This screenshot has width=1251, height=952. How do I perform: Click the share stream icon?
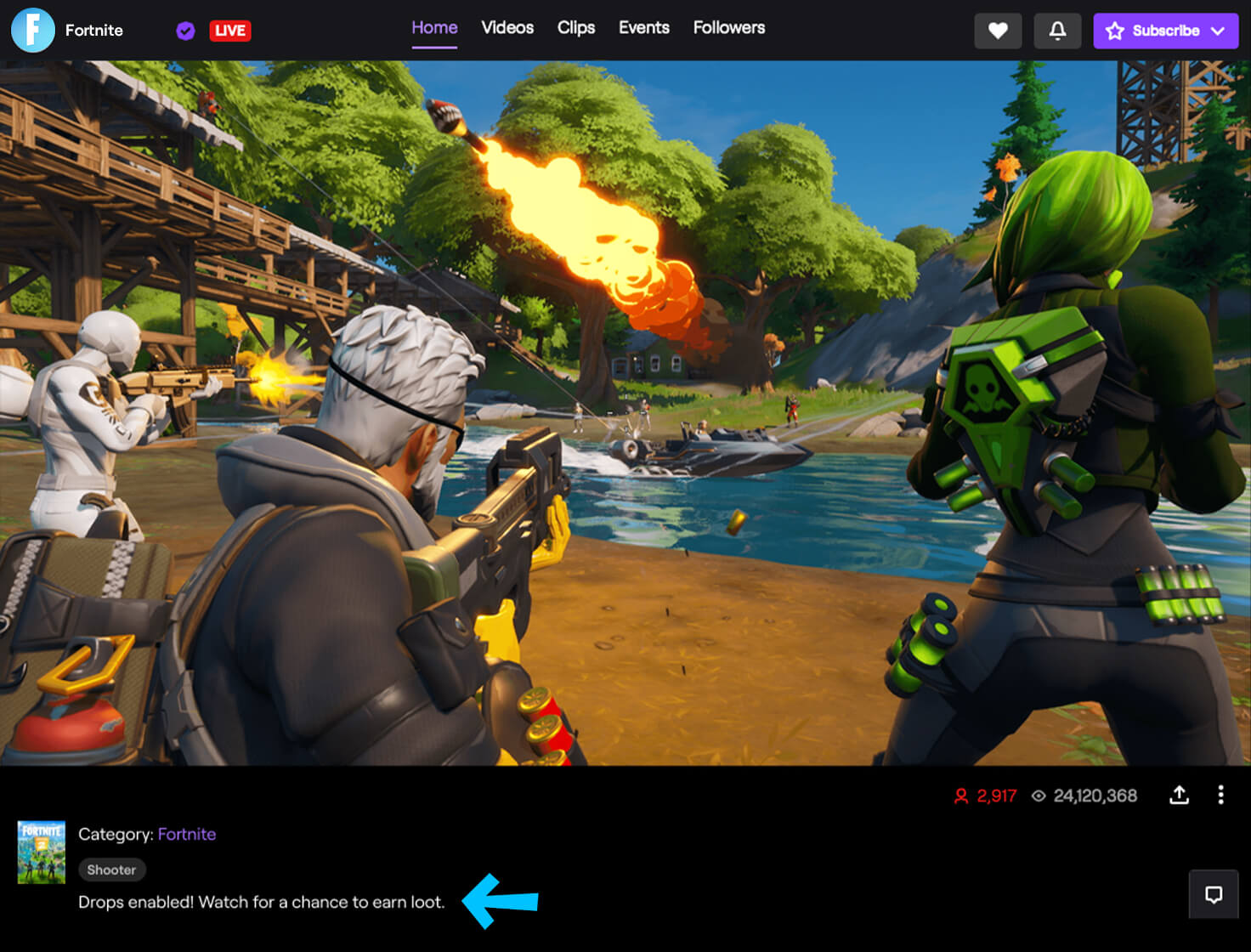coord(1180,796)
